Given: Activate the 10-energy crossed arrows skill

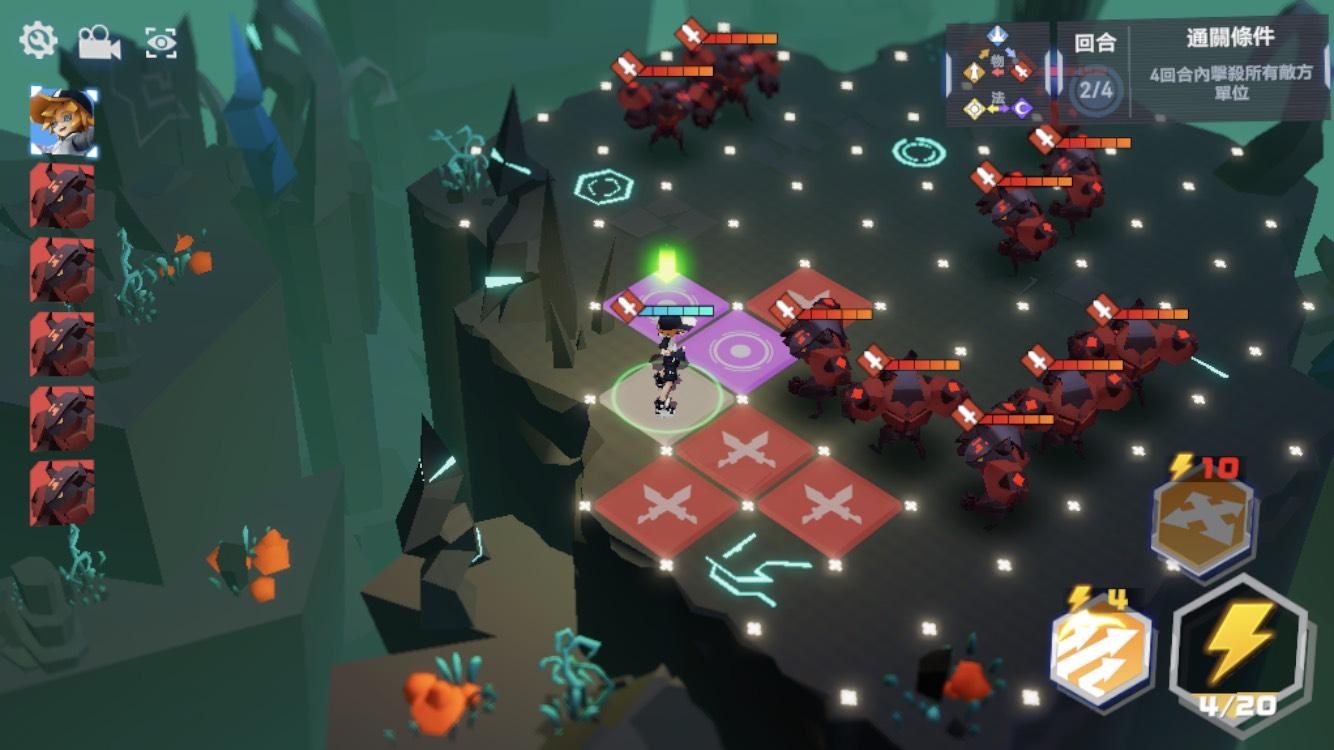Looking at the screenshot, I should pyautogui.click(x=1204, y=521).
